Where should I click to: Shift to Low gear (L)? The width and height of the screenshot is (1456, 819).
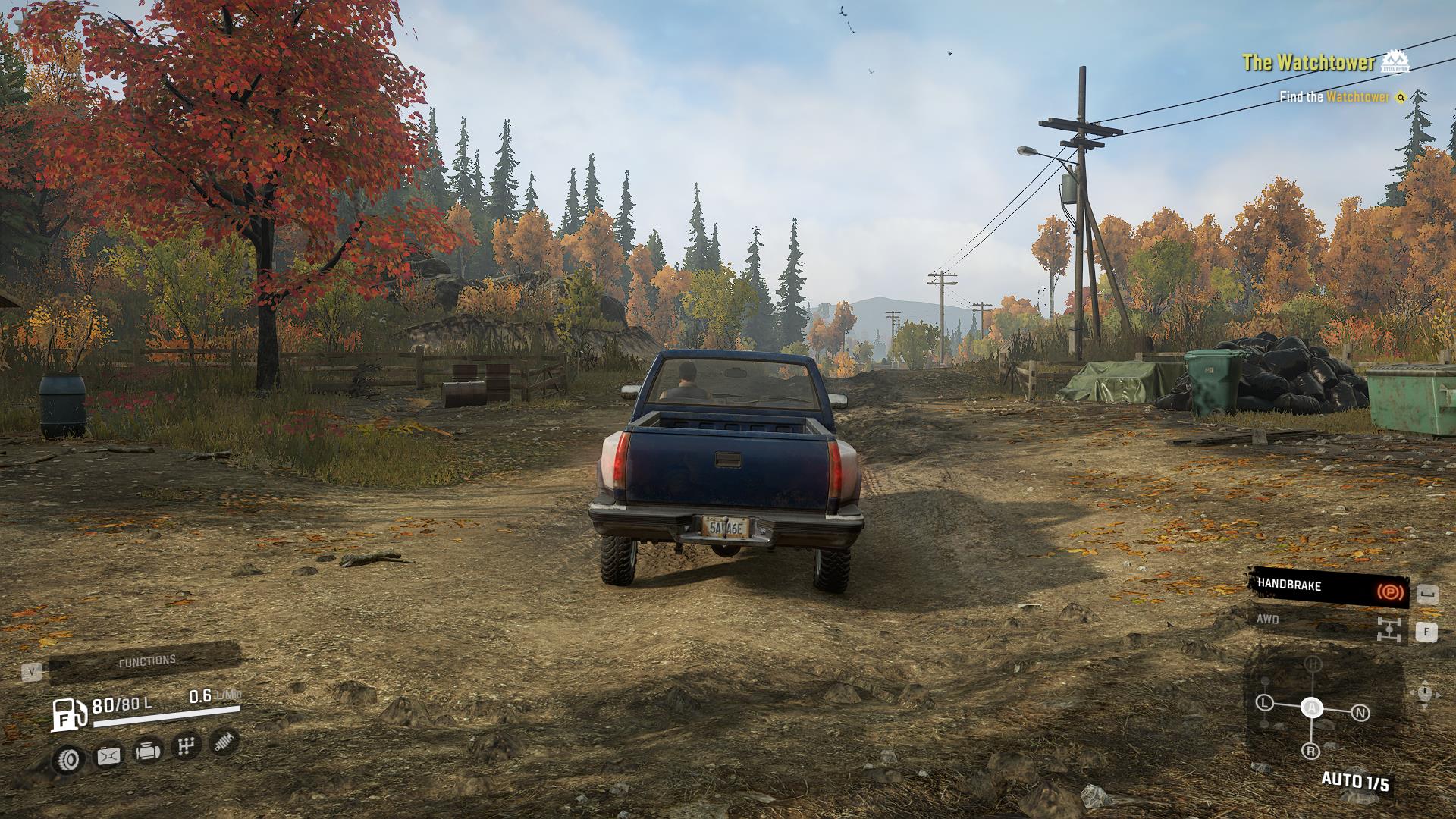1263,703
